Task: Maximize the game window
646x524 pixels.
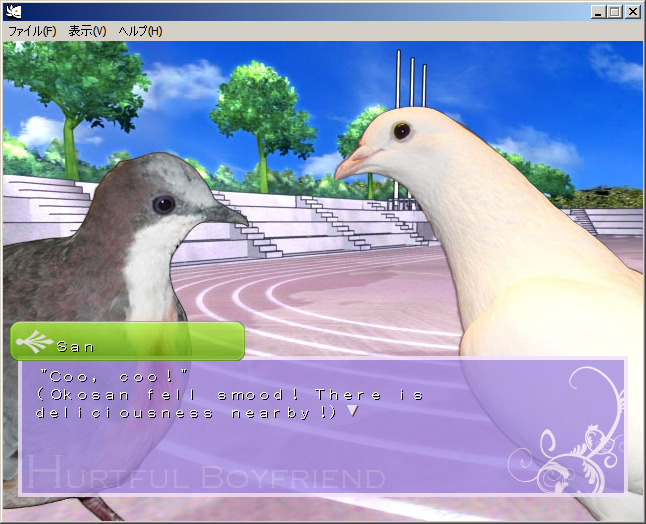Action: [614, 12]
